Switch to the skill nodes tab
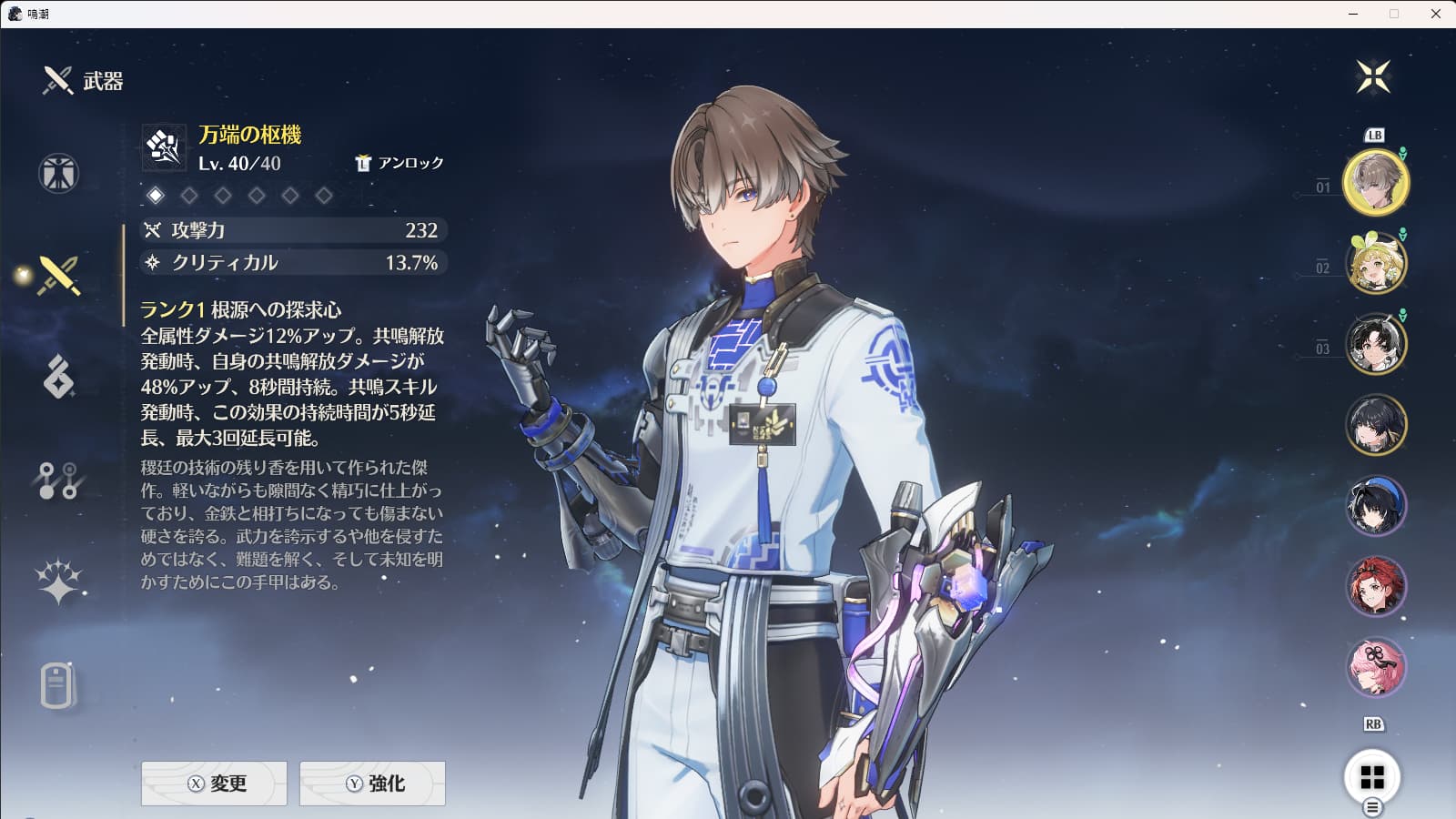The width and height of the screenshot is (1456, 819). pos(58,480)
